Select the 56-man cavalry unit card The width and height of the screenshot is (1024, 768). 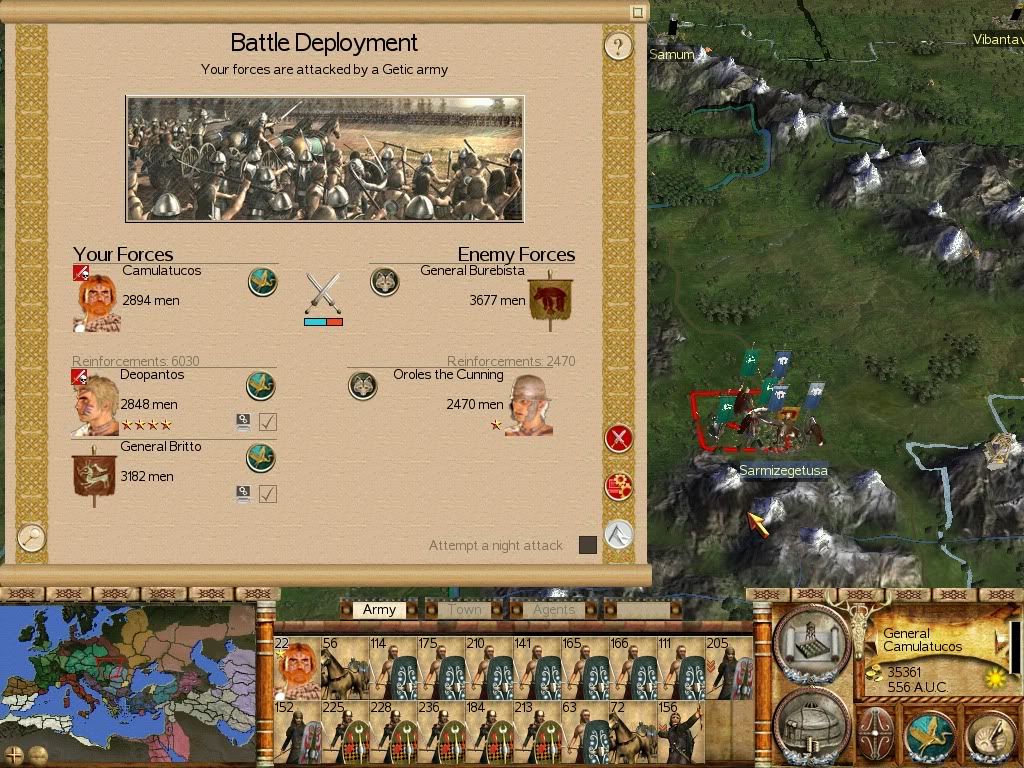[344, 668]
